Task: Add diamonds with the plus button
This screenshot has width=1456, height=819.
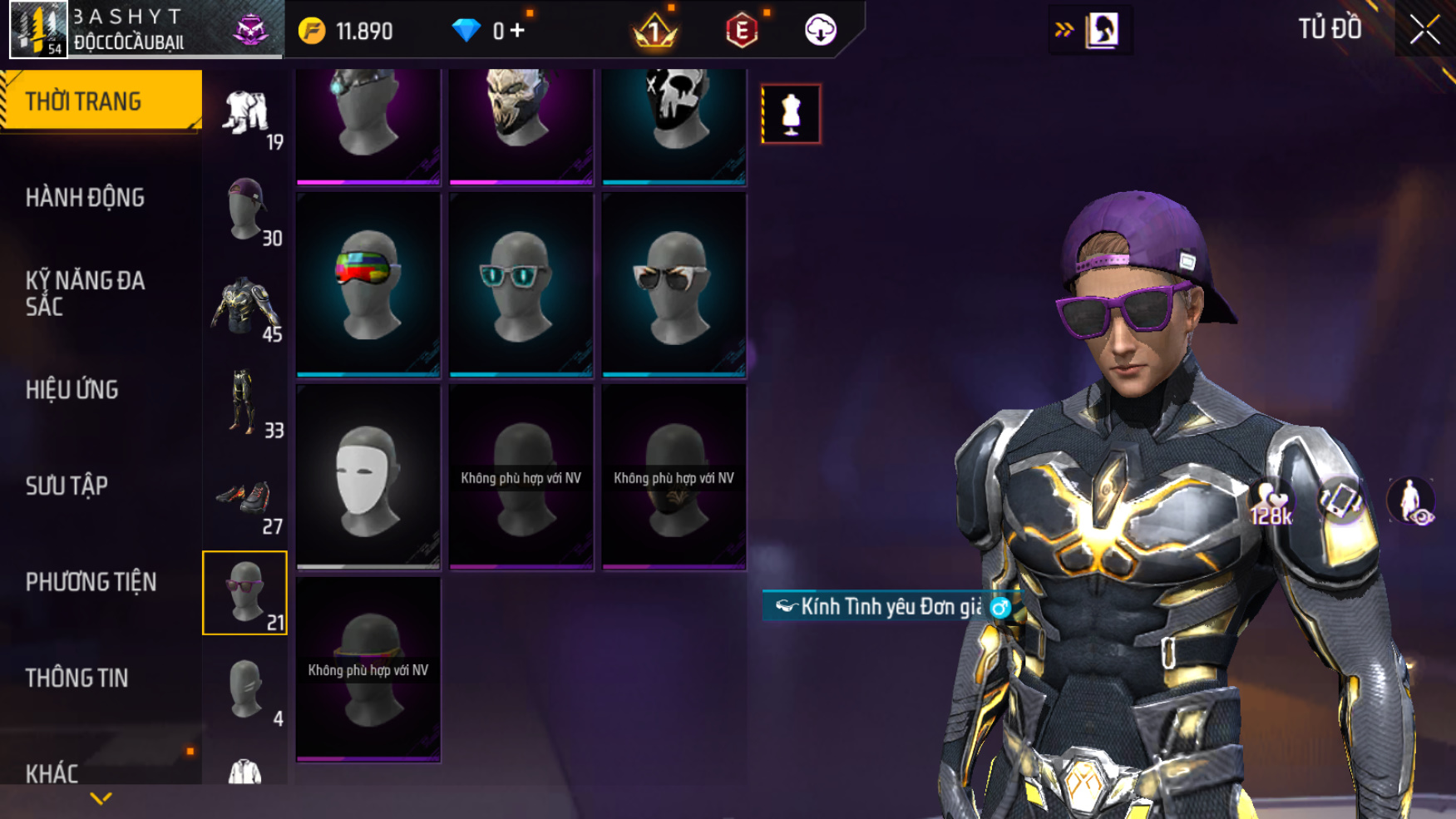Action: 518,31
